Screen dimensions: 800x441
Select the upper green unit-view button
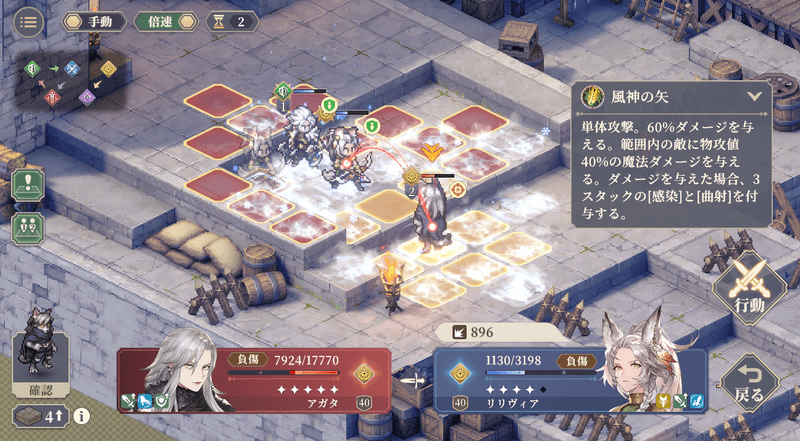point(27,187)
